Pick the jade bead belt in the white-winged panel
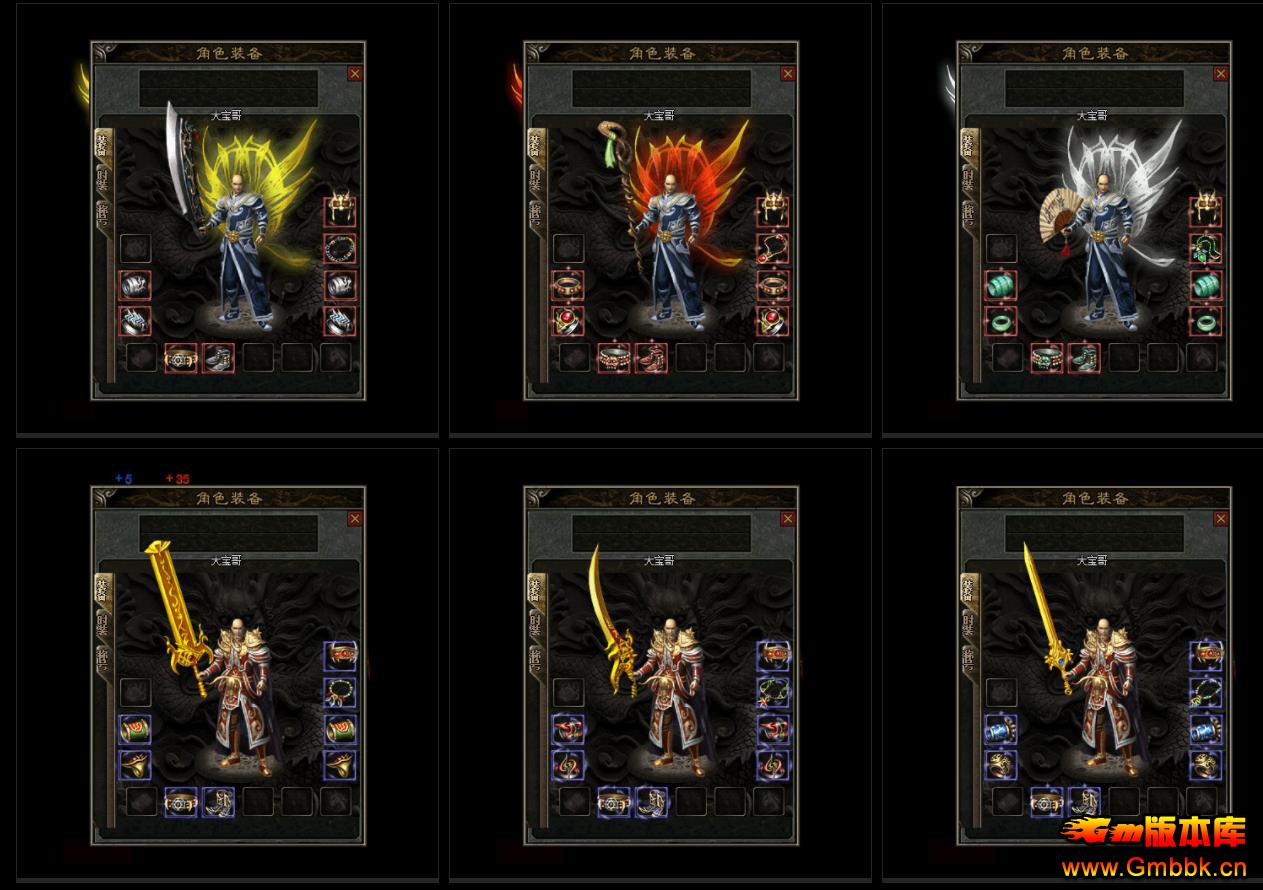This screenshot has width=1263, height=890. (1046, 357)
